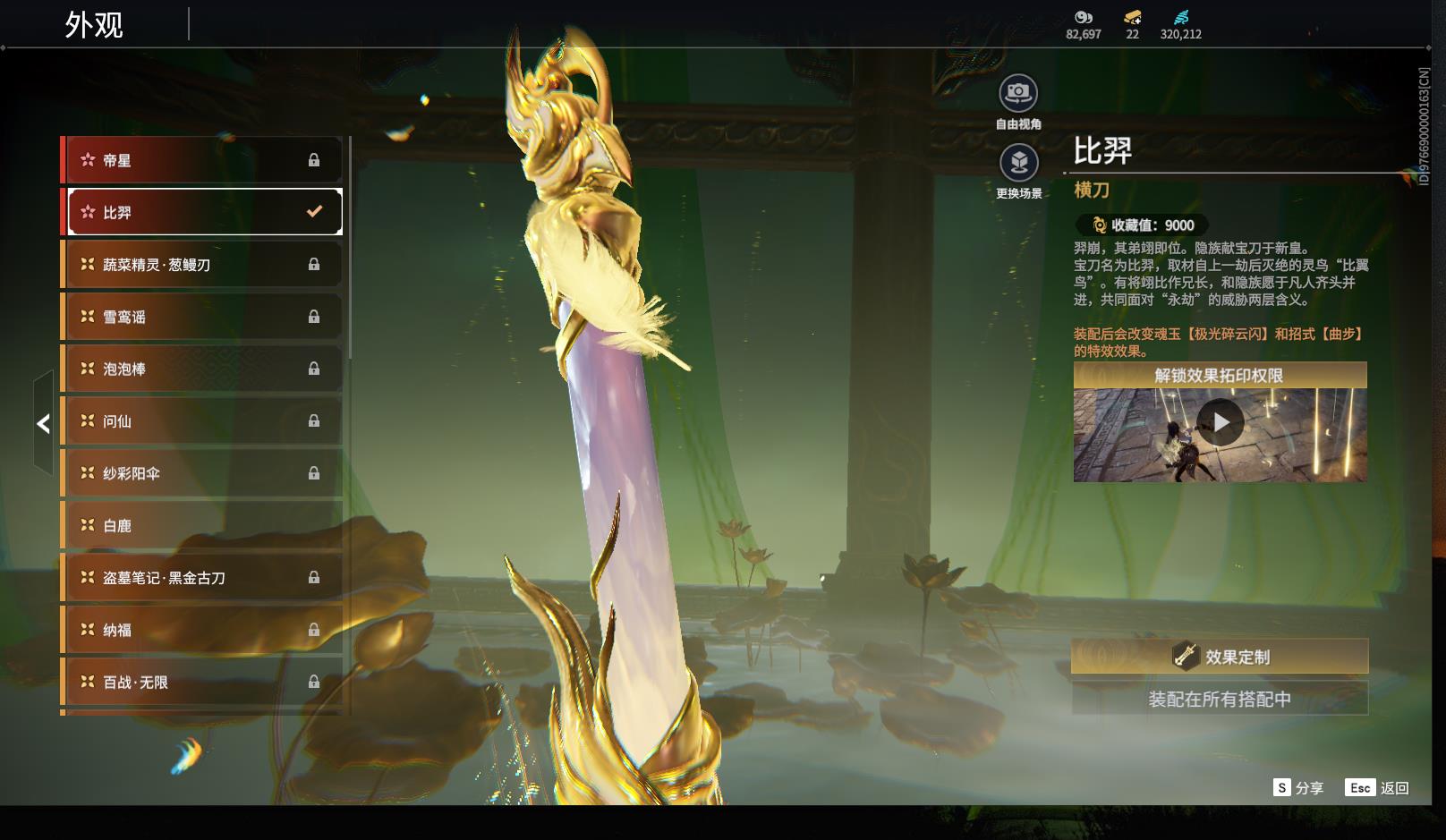
Task: Pick the 雪鸾谣 skin entry
Action: (x=204, y=317)
